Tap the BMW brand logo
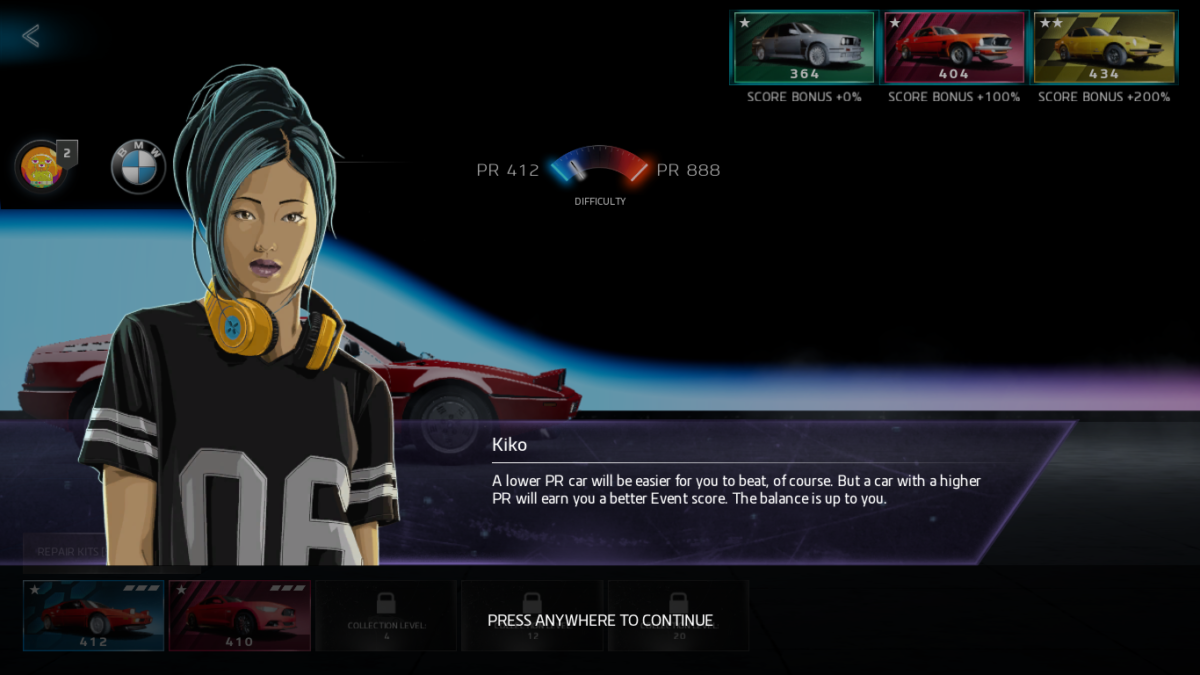 (138, 167)
